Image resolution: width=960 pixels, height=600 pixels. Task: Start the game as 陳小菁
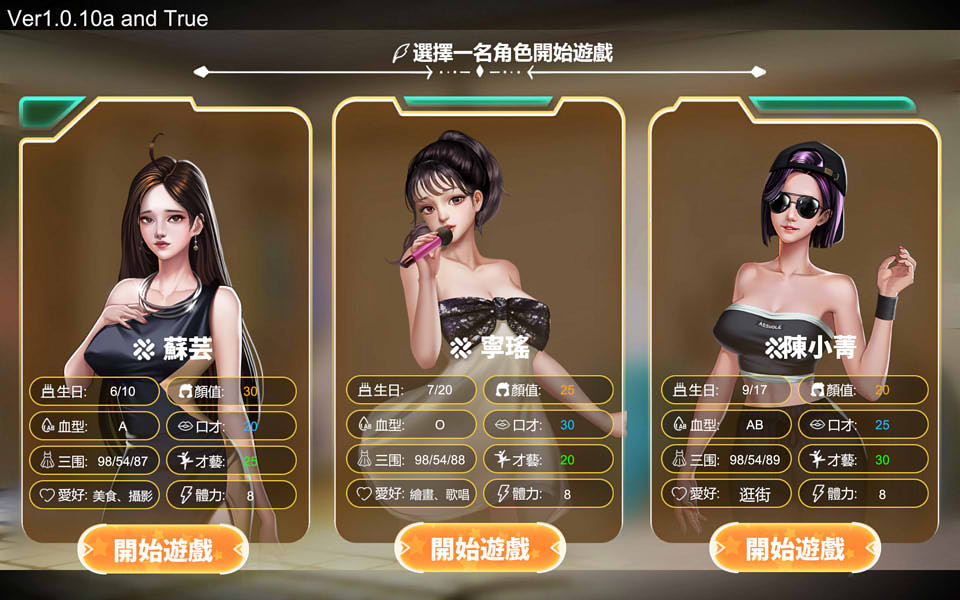[x=795, y=548]
